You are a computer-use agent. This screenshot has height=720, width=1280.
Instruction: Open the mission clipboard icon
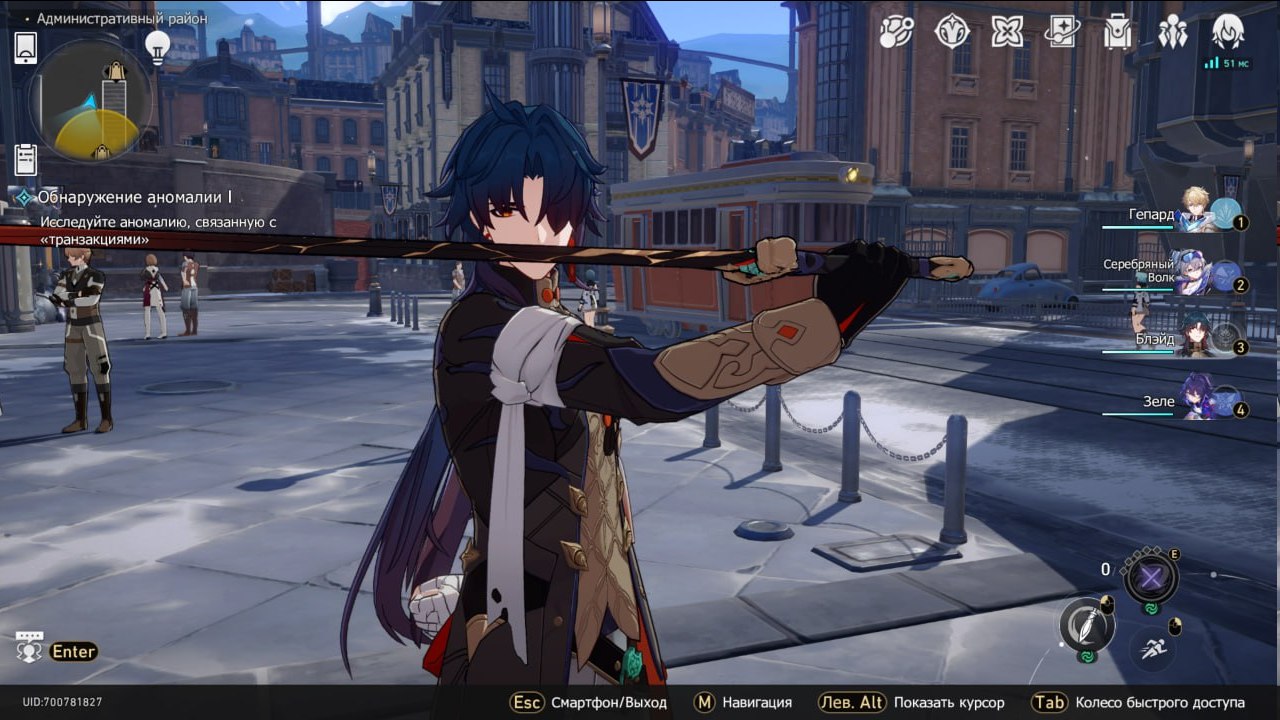click(26, 159)
